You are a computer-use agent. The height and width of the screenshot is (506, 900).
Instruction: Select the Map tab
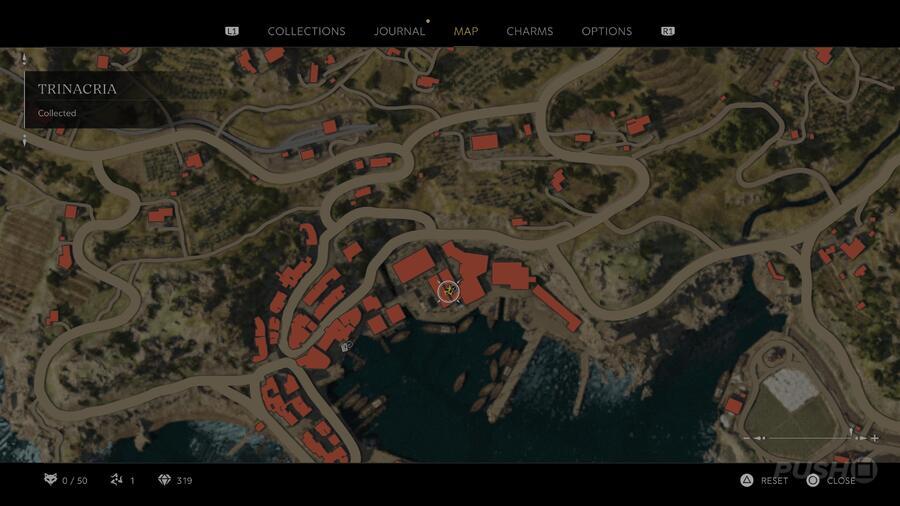click(x=466, y=31)
